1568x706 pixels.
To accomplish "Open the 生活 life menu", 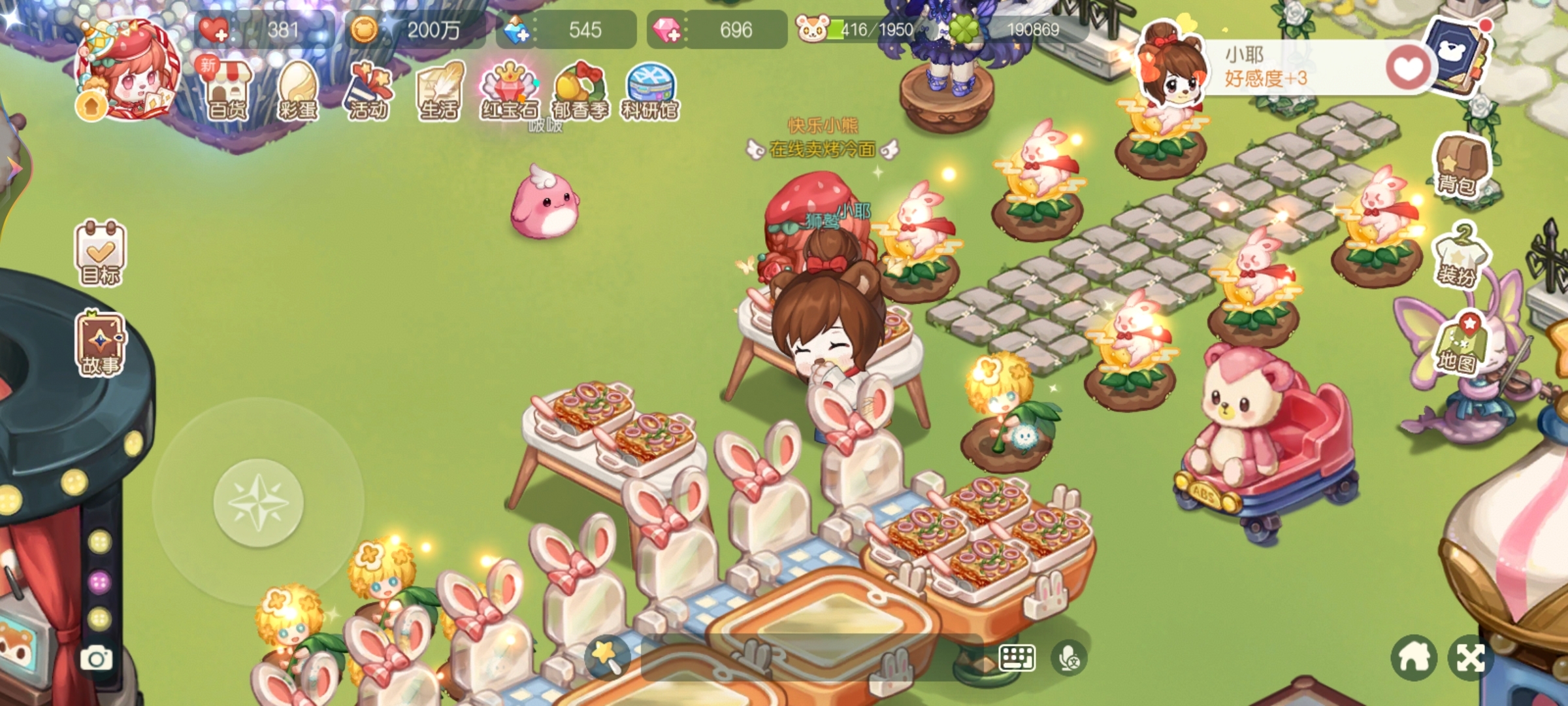I will [439, 92].
